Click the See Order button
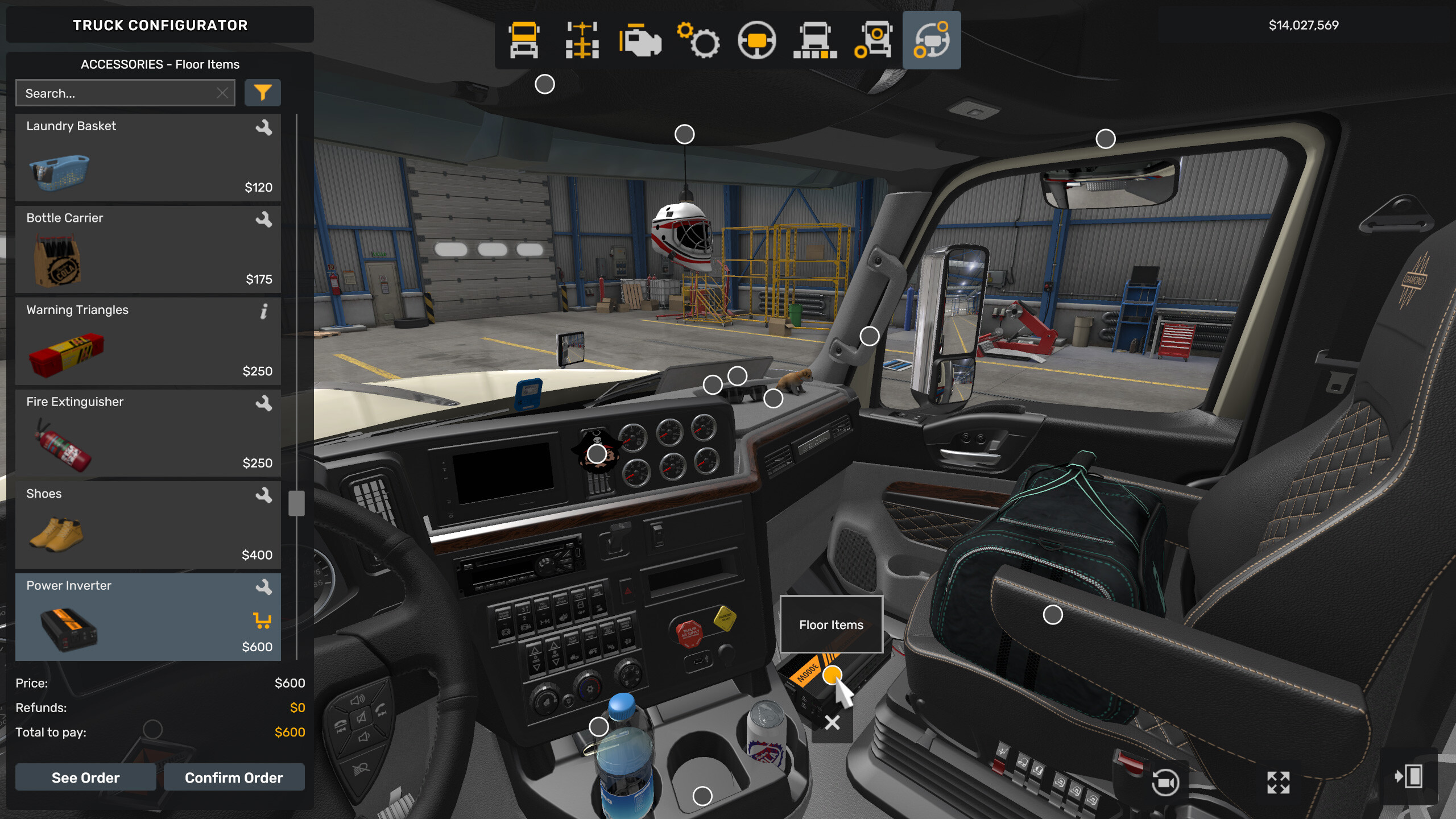1456x819 pixels. 85,777
